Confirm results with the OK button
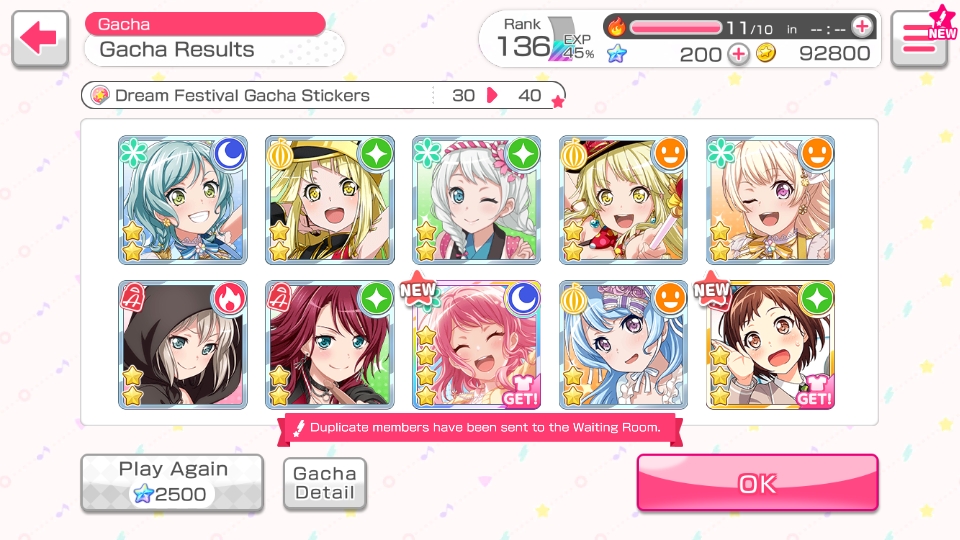Viewport: 960px width, 540px height. (x=757, y=483)
